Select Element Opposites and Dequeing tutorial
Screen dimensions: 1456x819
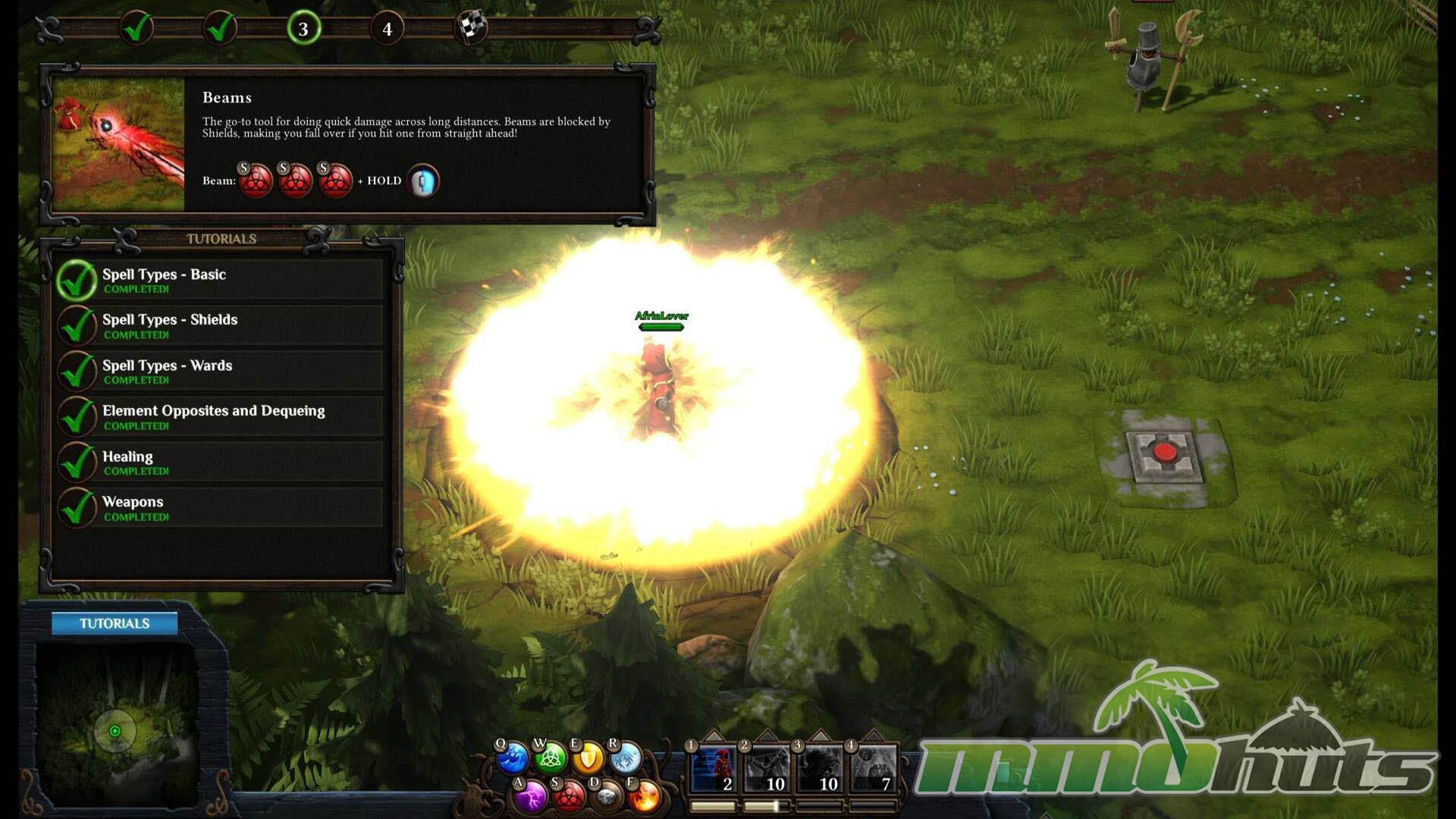click(220, 416)
